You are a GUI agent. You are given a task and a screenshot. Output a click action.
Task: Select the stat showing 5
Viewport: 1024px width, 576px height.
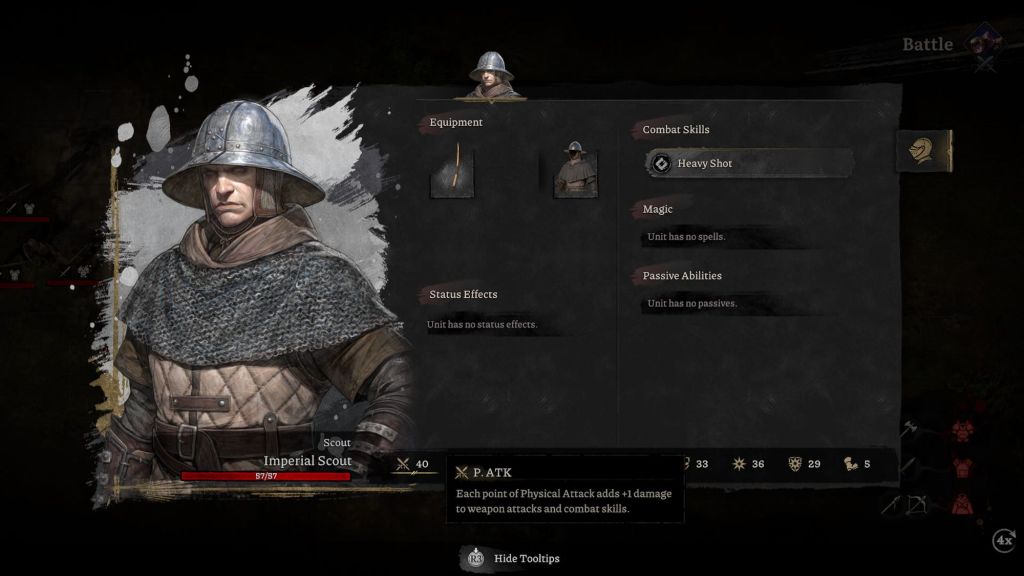[x=857, y=464]
